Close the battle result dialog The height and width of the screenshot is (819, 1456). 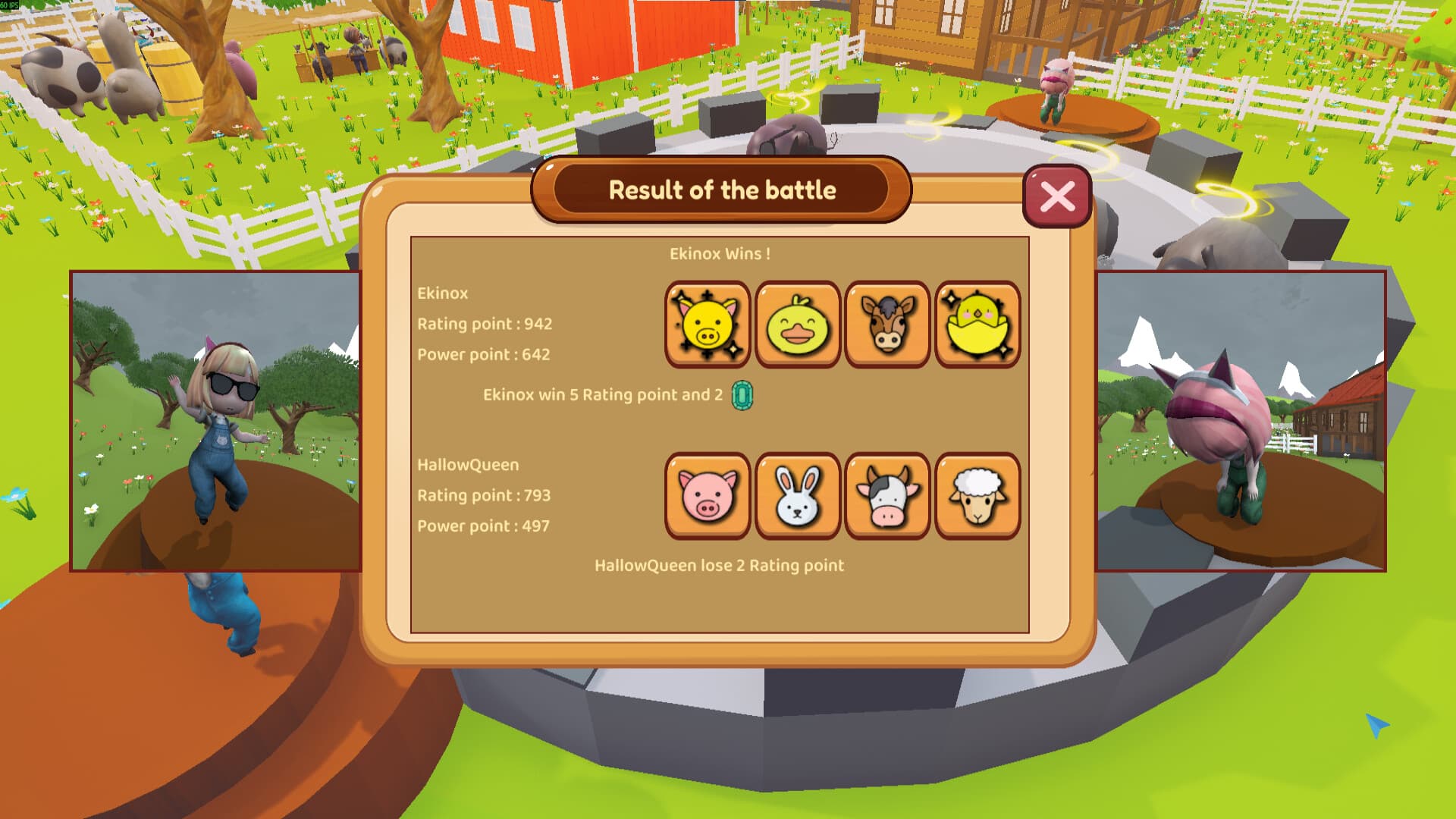click(1057, 197)
